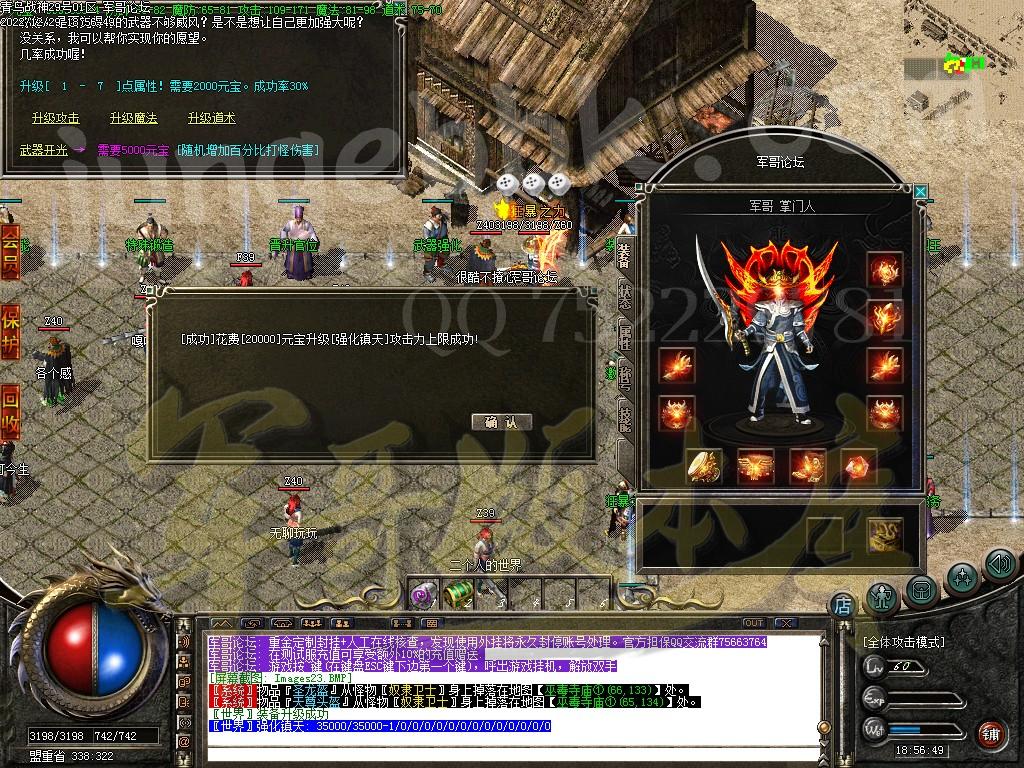The image size is (1024, 768).
Task: Select the golden bracelet equipment slot
Action: click(x=704, y=466)
